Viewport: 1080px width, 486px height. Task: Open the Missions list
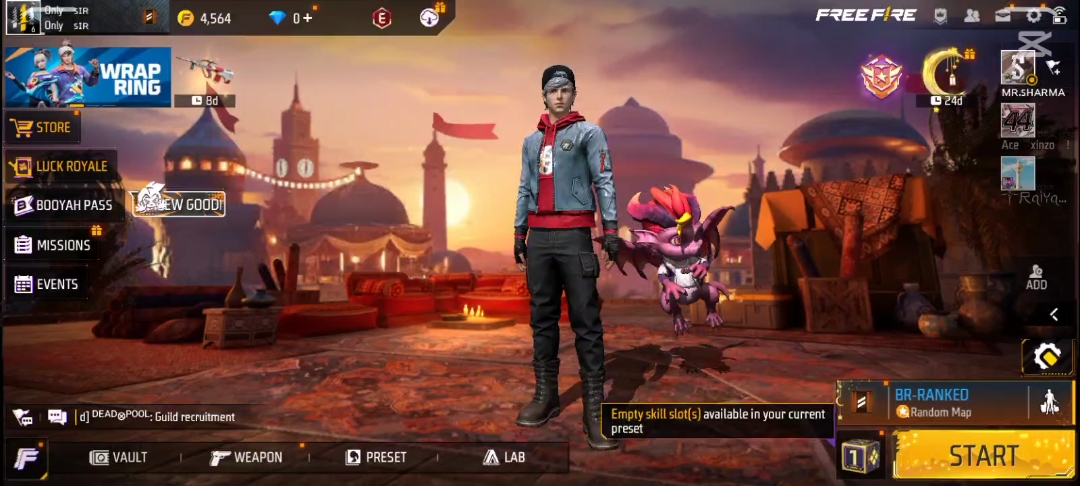52,245
